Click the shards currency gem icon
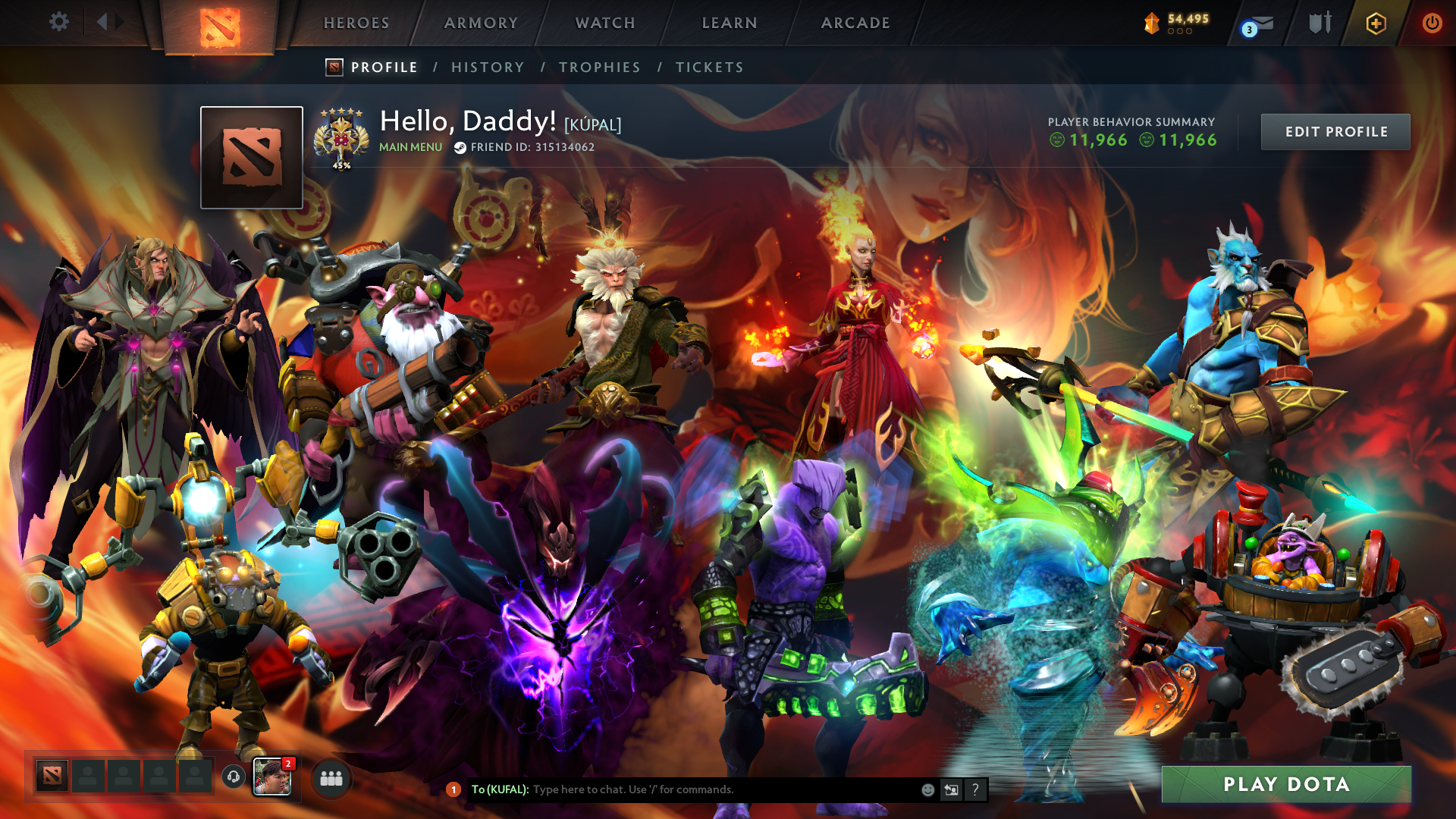The width and height of the screenshot is (1456, 819). (1151, 23)
